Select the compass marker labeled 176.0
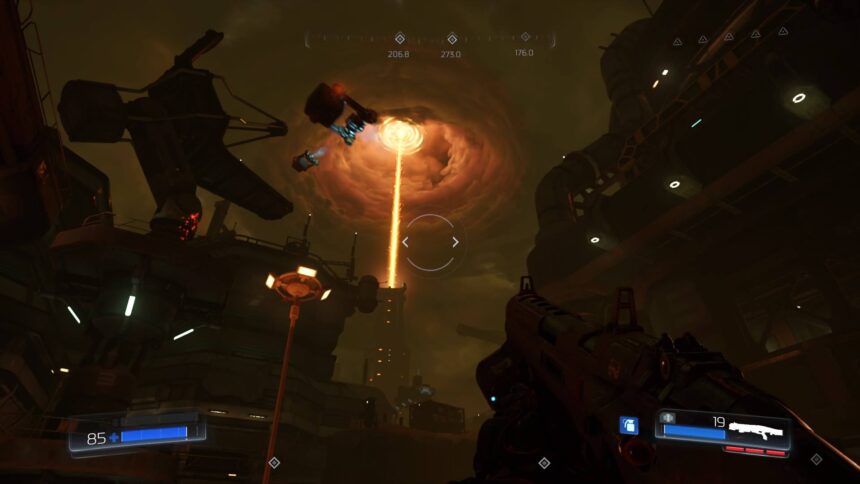 coord(524,39)
